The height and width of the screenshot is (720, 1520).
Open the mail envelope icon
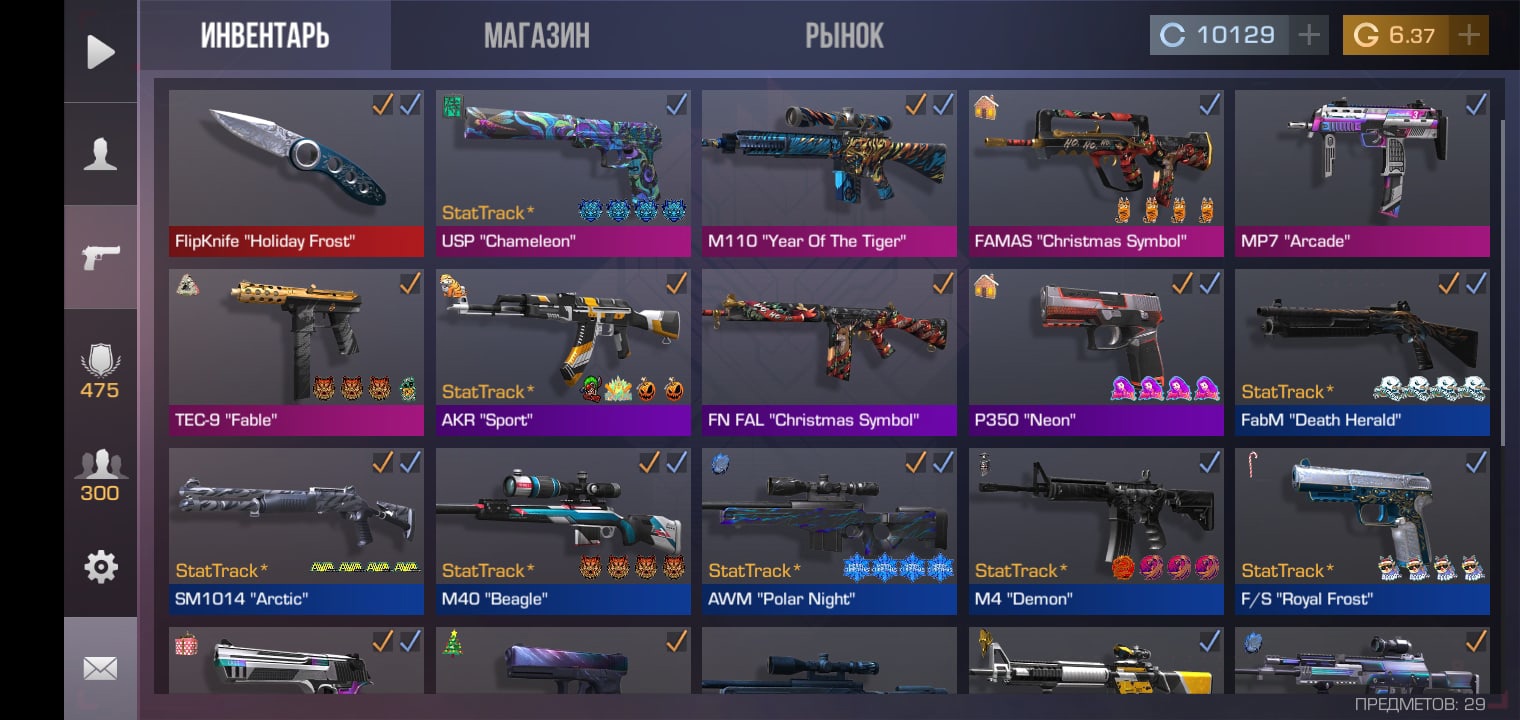pyautogui.click(x=100, y=668)
